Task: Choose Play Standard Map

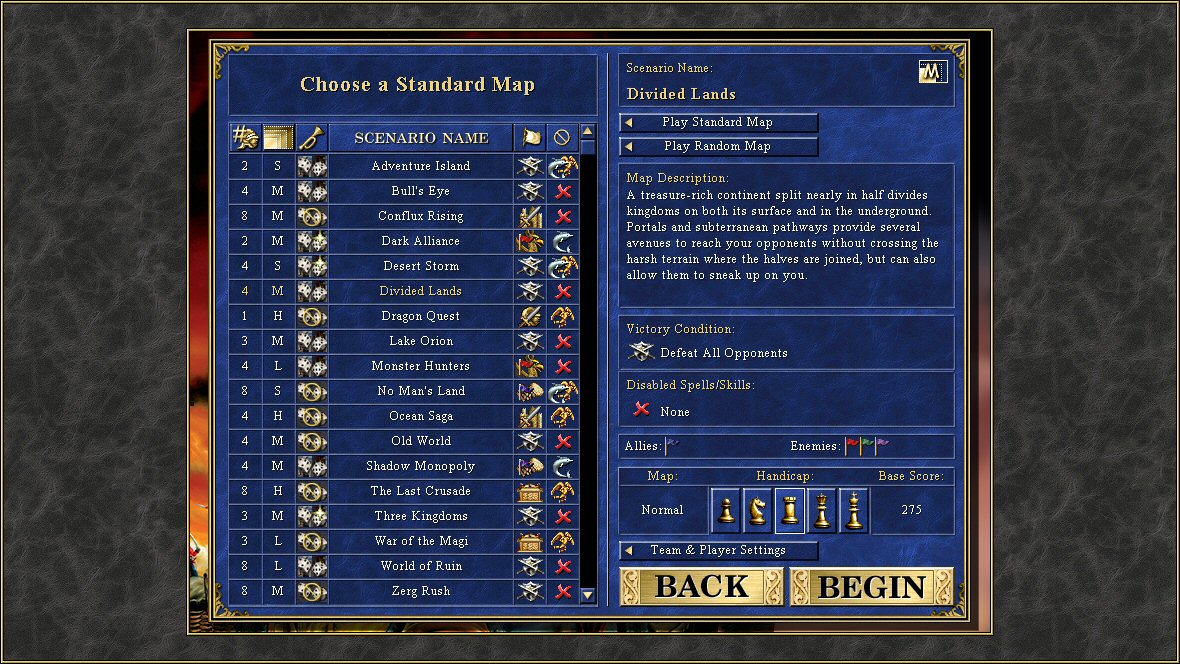Action: [718, 122]
